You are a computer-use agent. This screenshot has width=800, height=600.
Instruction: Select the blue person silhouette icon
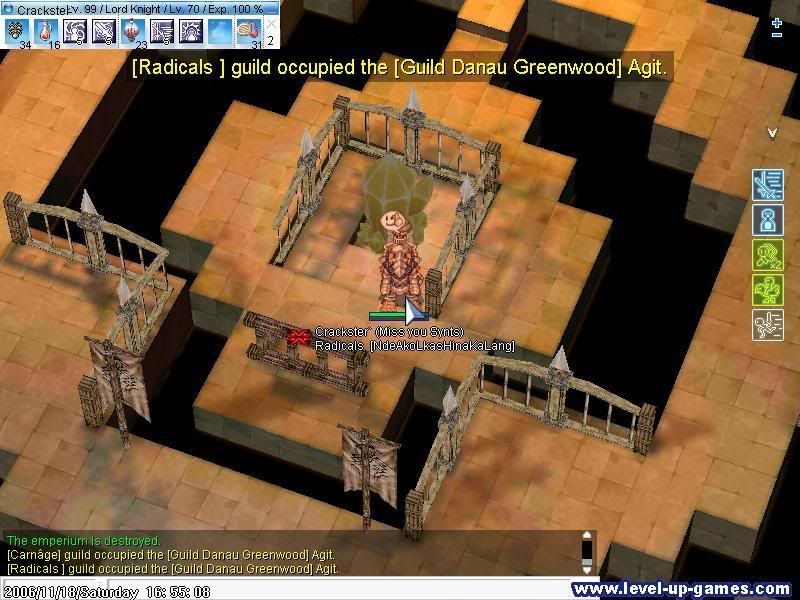coord(767,220)
